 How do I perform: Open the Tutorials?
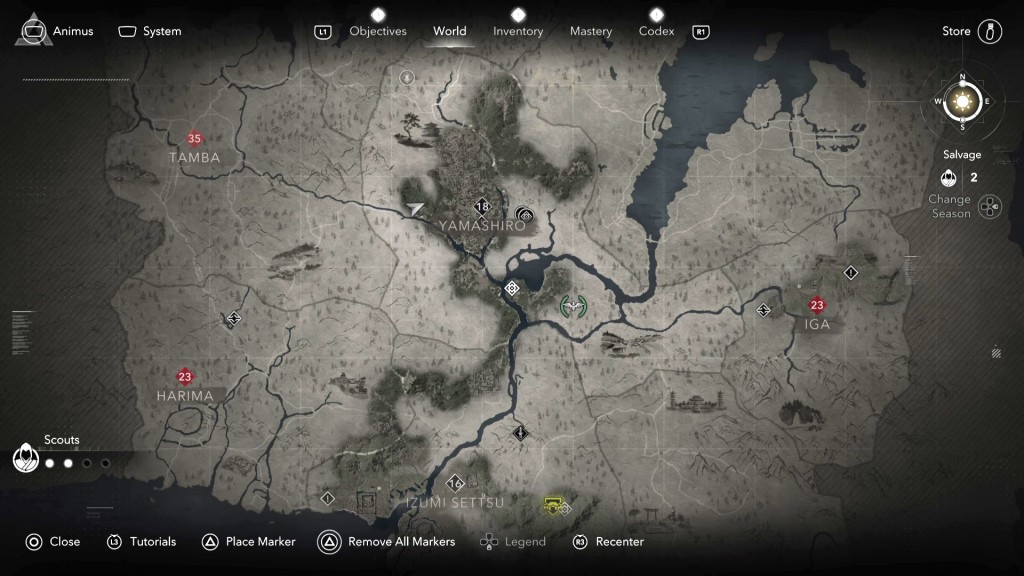(141, 542)
